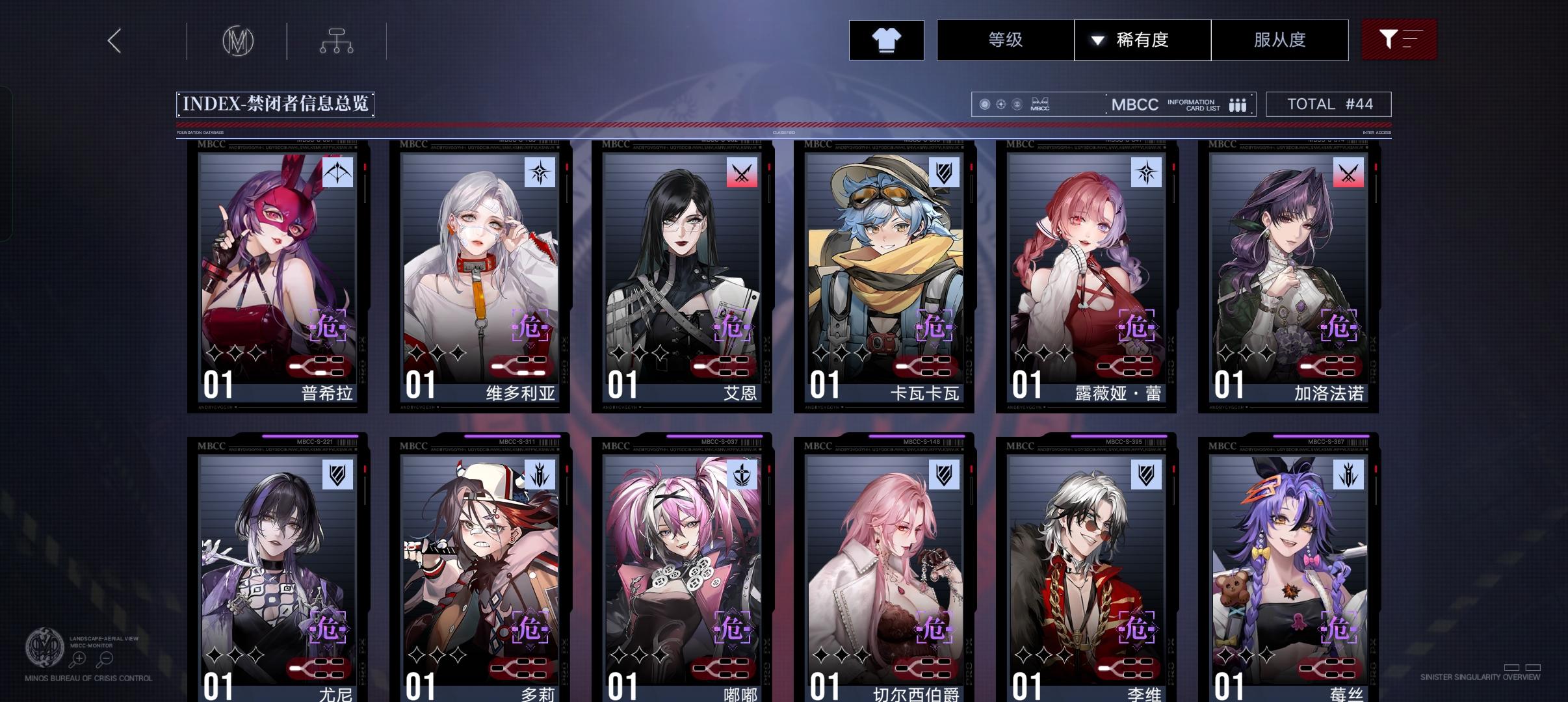Open the 稀有度 dropdown arrow
This screenshot has width=1568, height=702.
tap(1097, 40)
